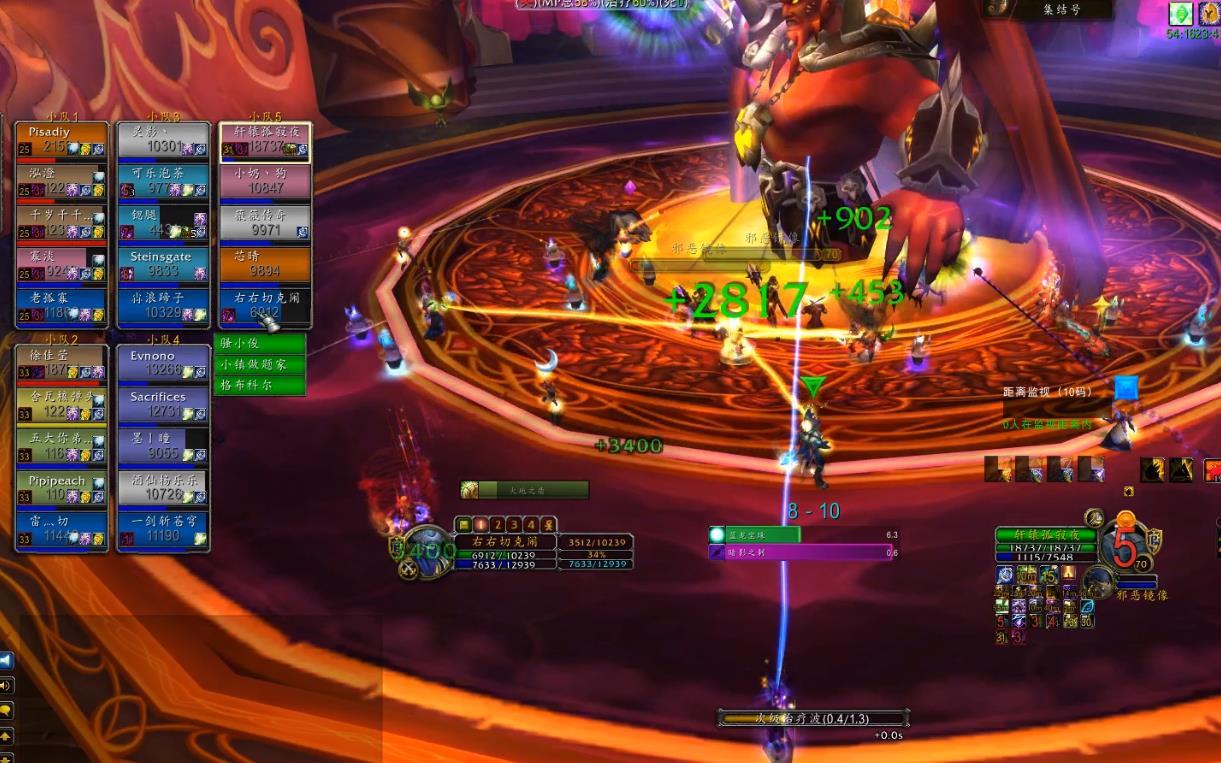Select the 邪恶镜像 target-of-target portrait
Screen dimensions: 1221x763
pyautogui.click(x=1099, y=581)
